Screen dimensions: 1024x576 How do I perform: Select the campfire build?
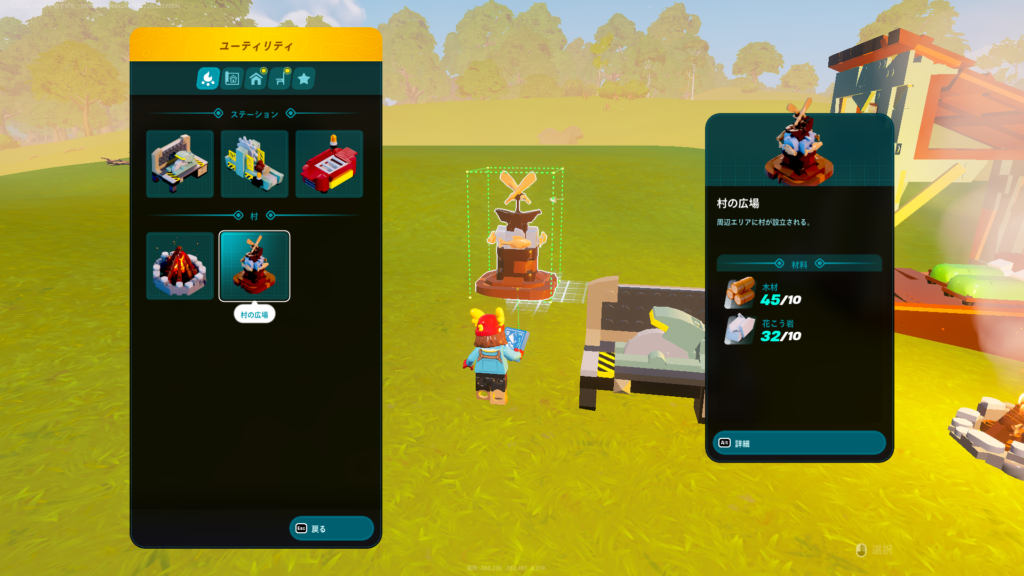(x=180, y=266)
